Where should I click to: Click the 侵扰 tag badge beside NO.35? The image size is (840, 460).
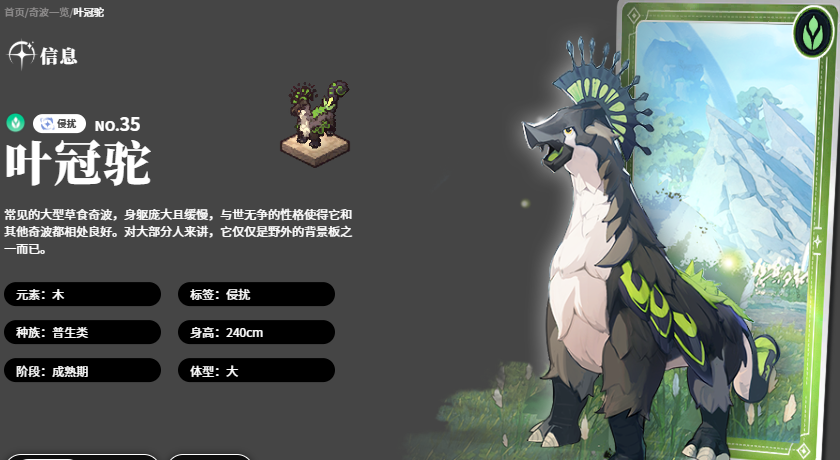point(59,123)
